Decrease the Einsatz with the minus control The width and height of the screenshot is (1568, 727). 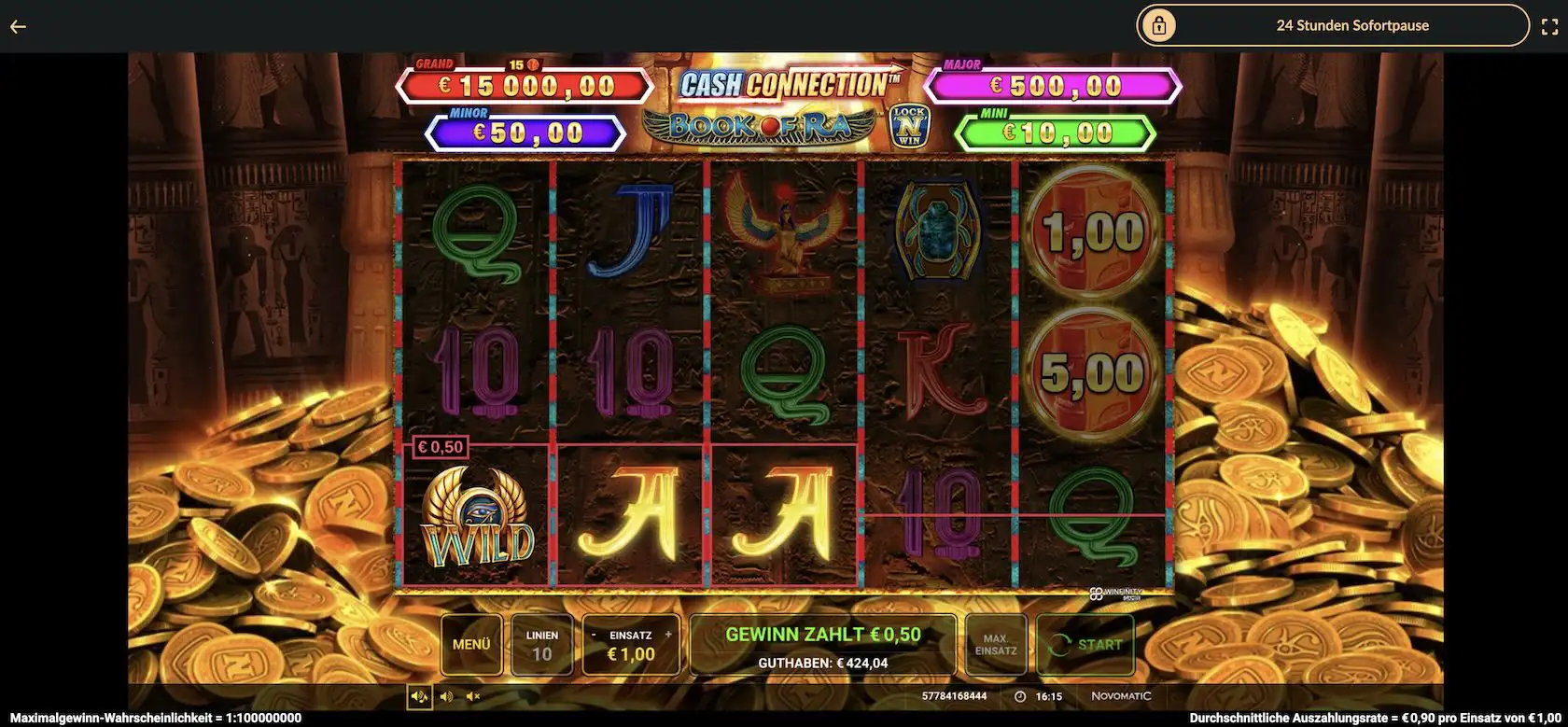[x=592, y=633]
